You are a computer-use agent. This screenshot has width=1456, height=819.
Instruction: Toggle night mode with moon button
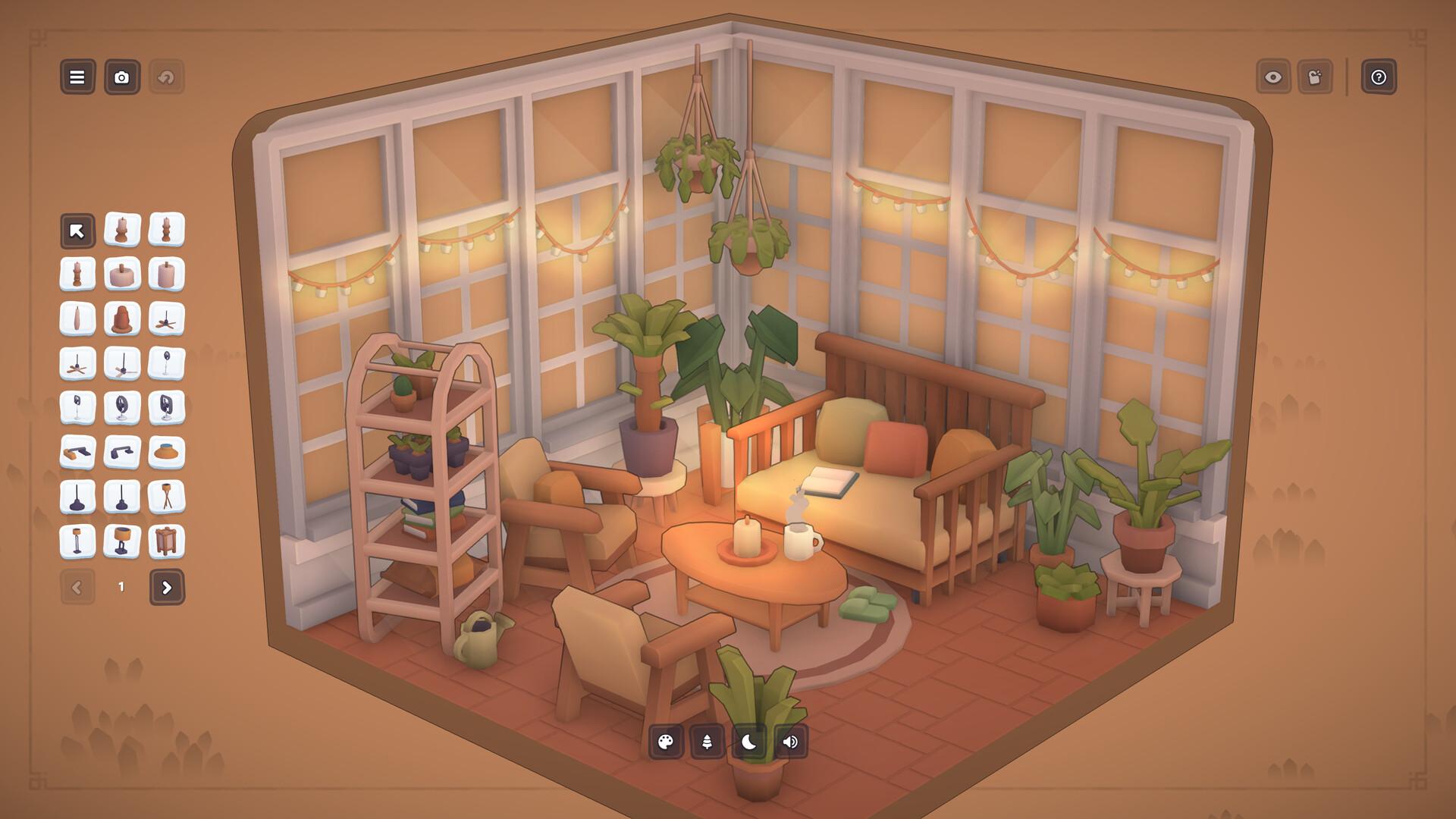pos(748,742)
